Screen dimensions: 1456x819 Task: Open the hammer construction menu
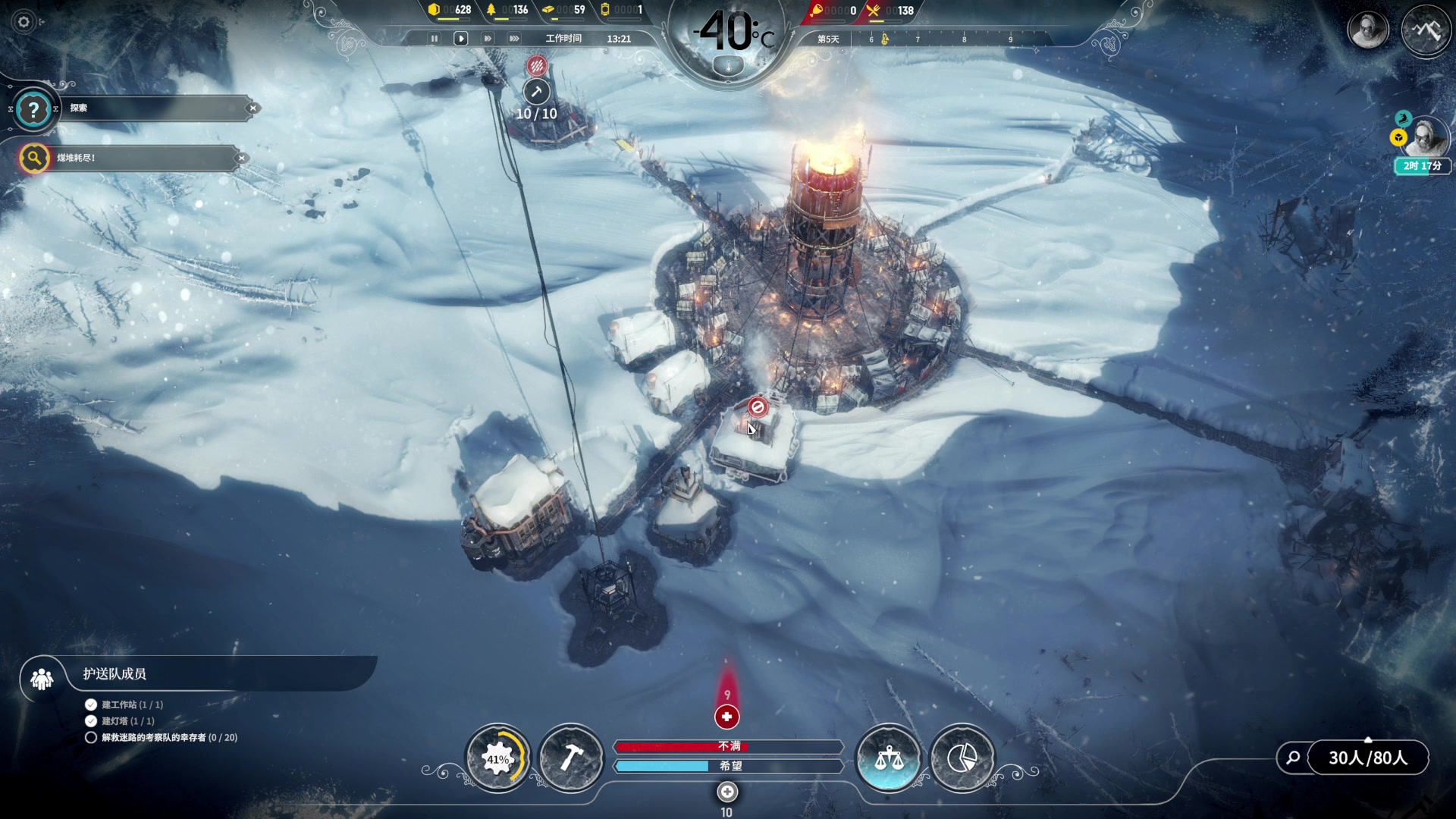coord(571,758)
